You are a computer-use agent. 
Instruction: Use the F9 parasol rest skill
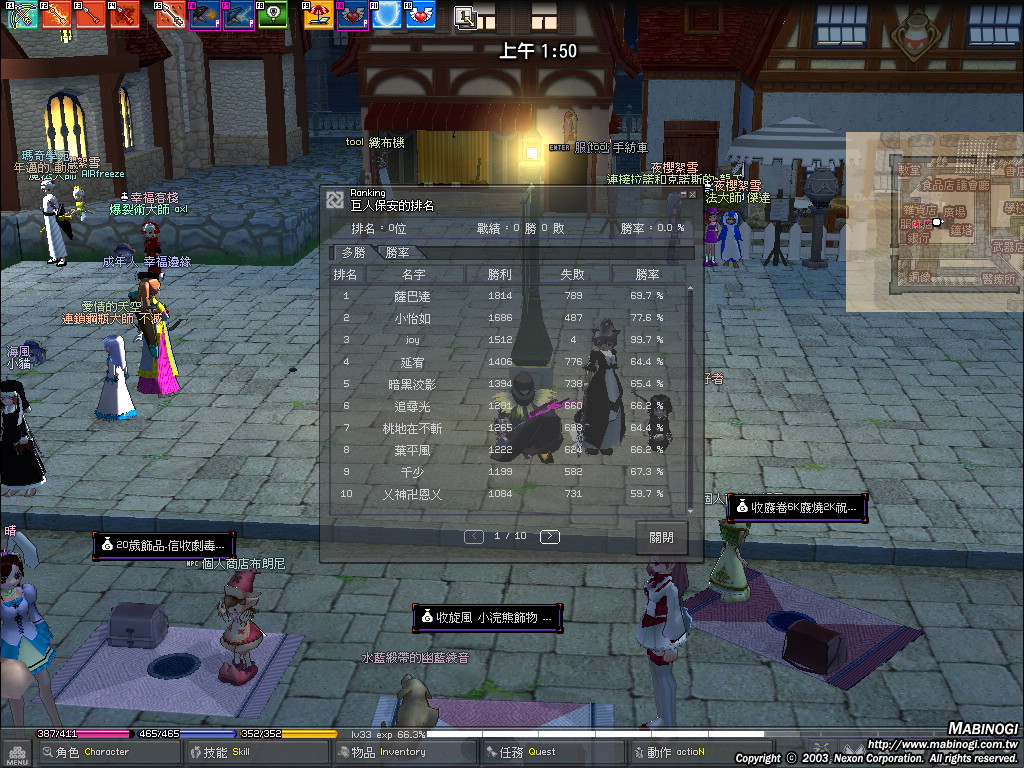click(x=318, y=14)
